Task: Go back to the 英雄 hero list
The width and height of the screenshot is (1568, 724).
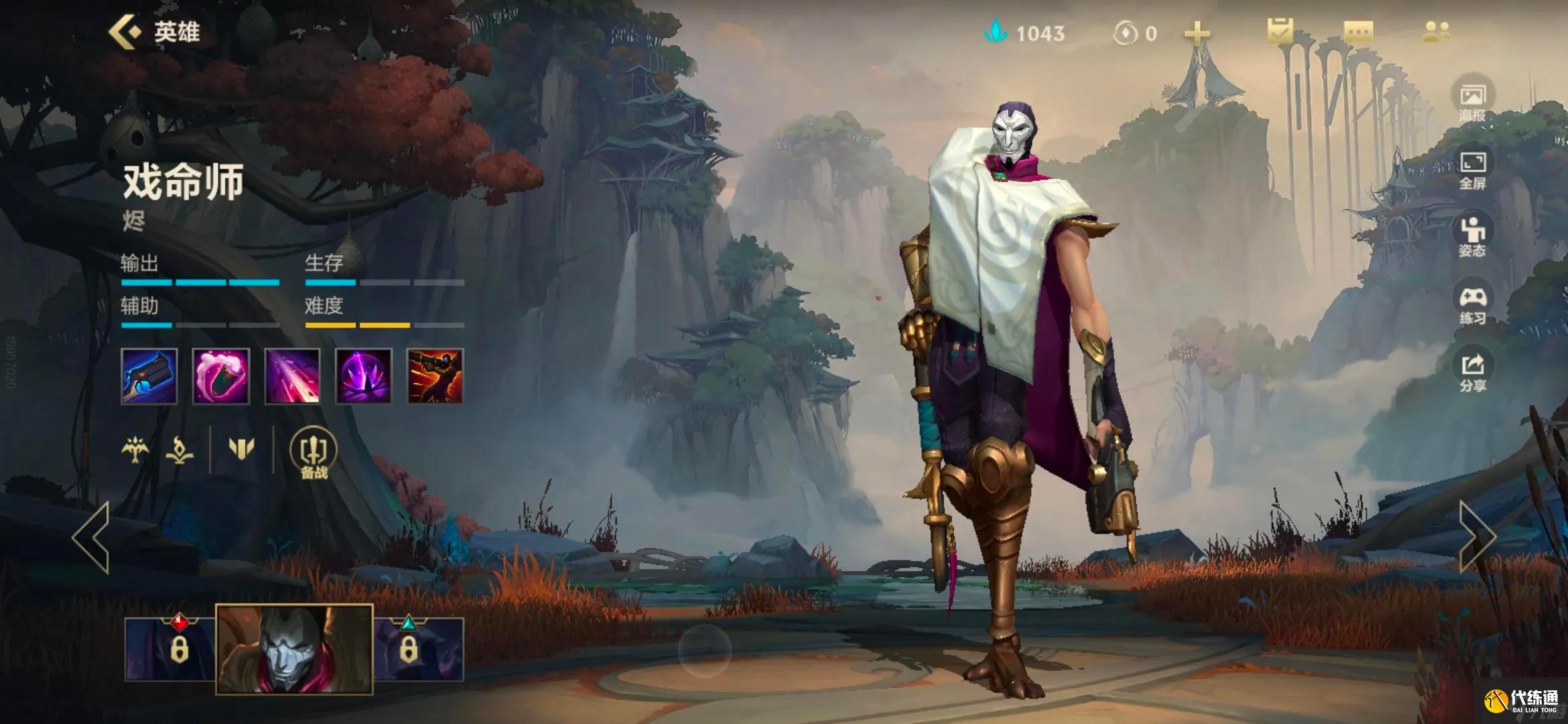Action: tap(154, 32)
